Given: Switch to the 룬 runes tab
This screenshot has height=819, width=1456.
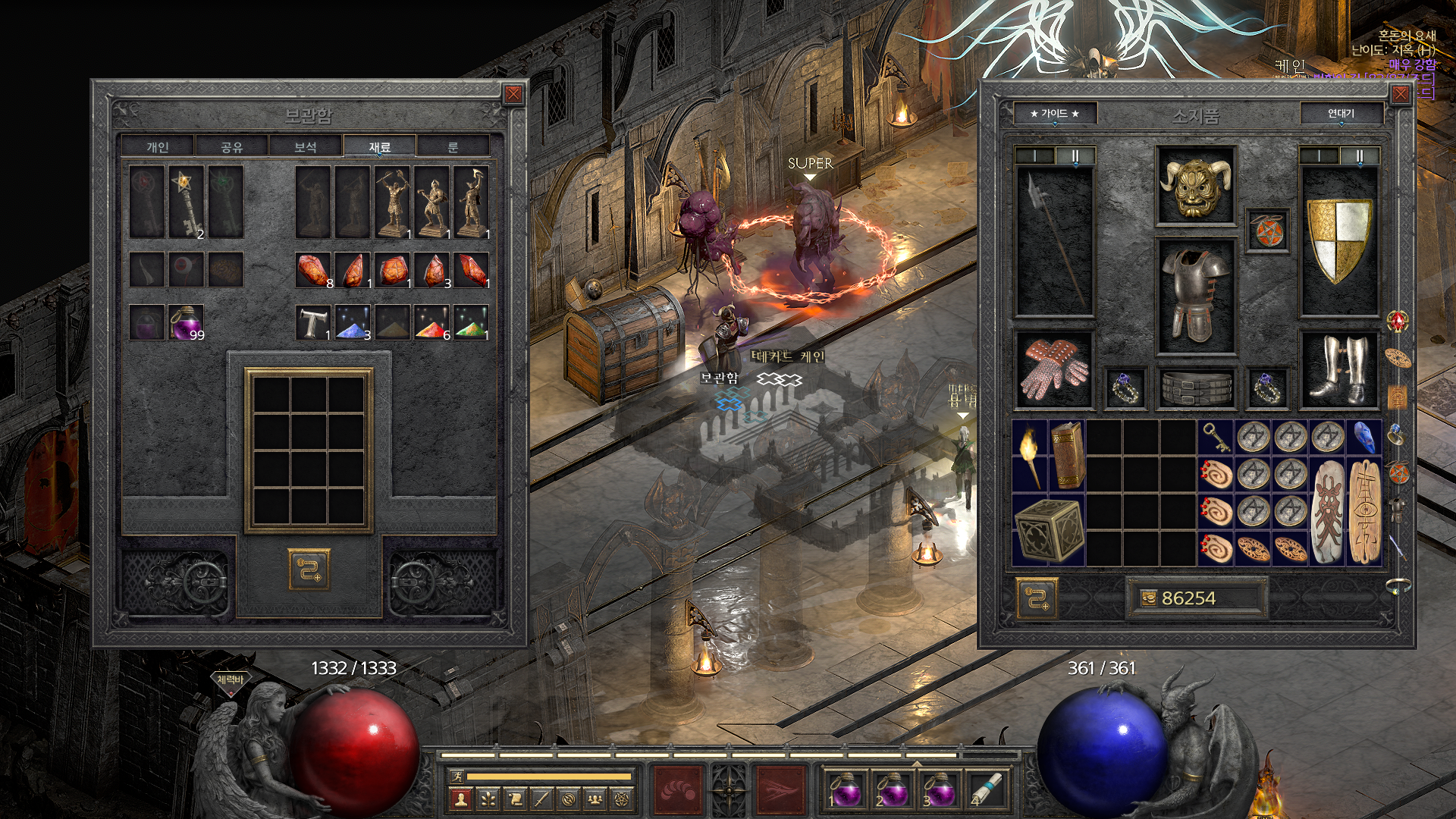Looking at the screenshot, I should click(453, 147).
